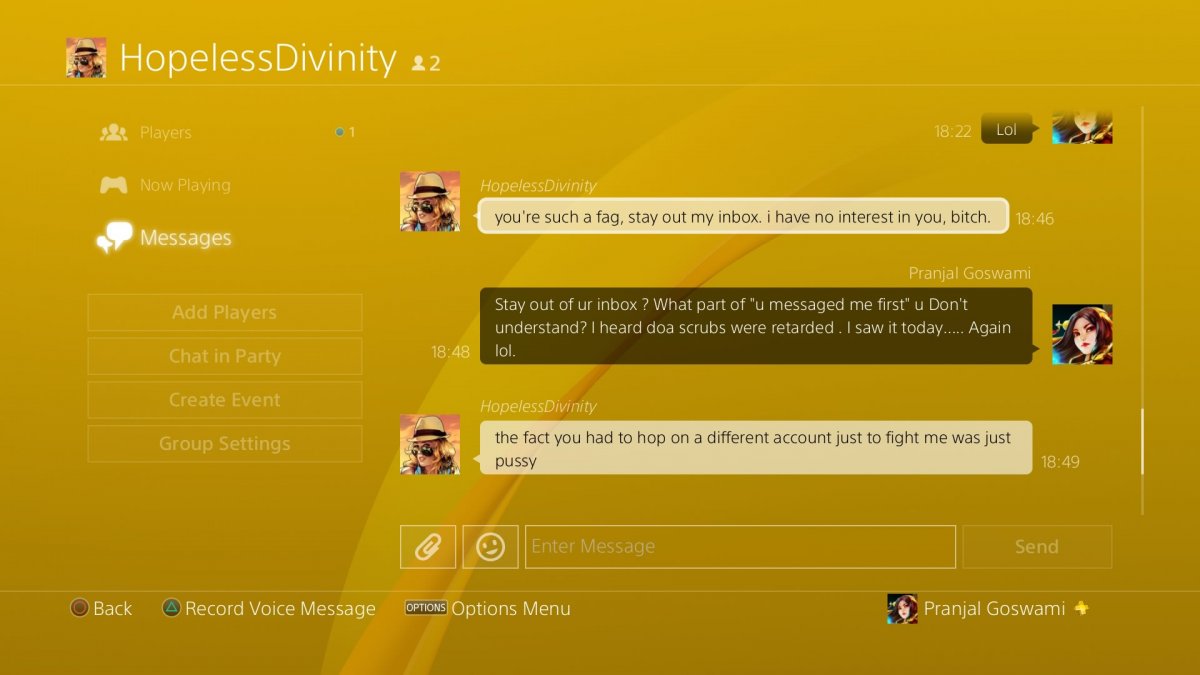Open Group Settings
The image size is (1200, 675).
(225, 444)
